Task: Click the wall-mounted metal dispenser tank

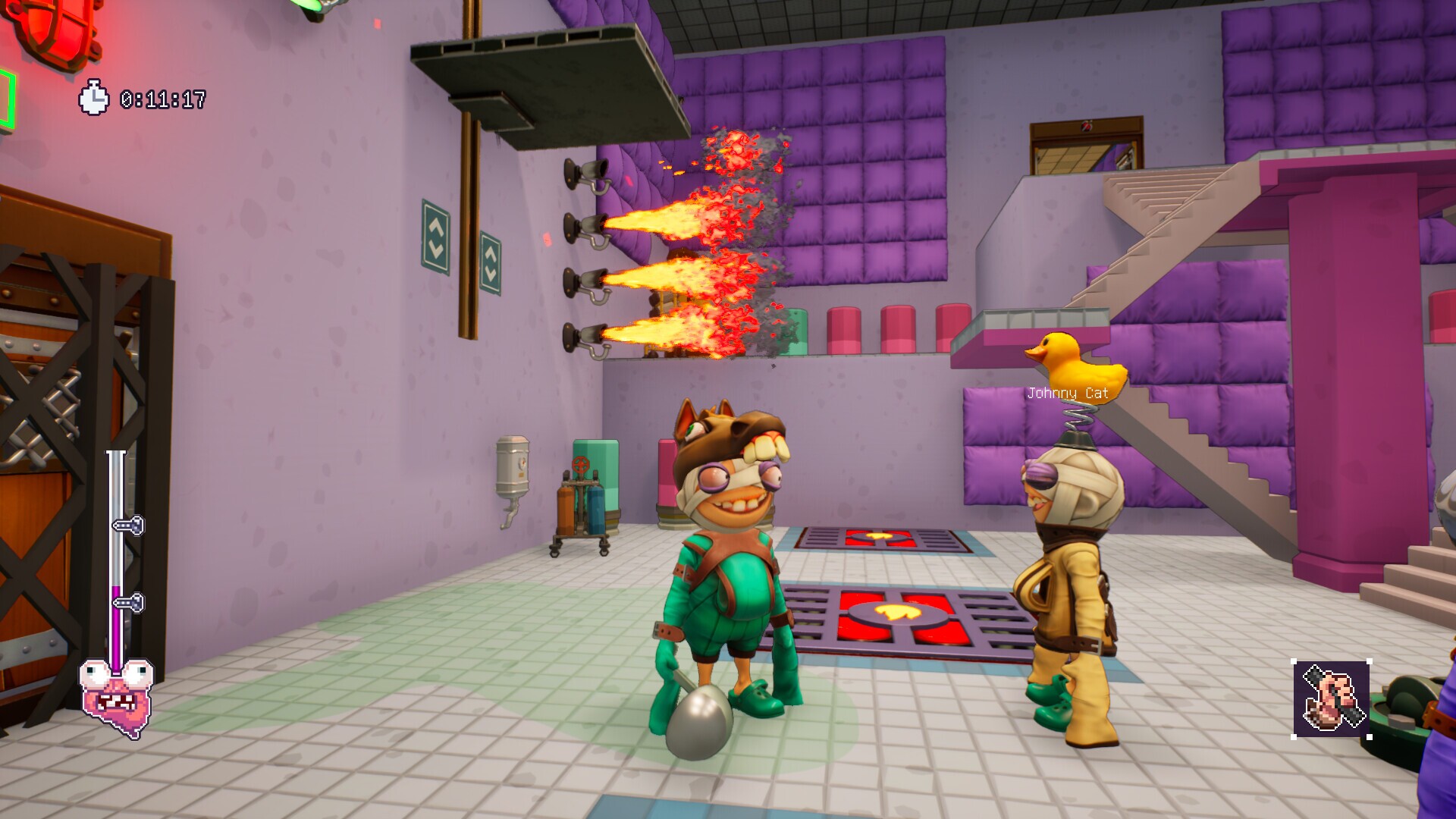Action: click(513, 465)
